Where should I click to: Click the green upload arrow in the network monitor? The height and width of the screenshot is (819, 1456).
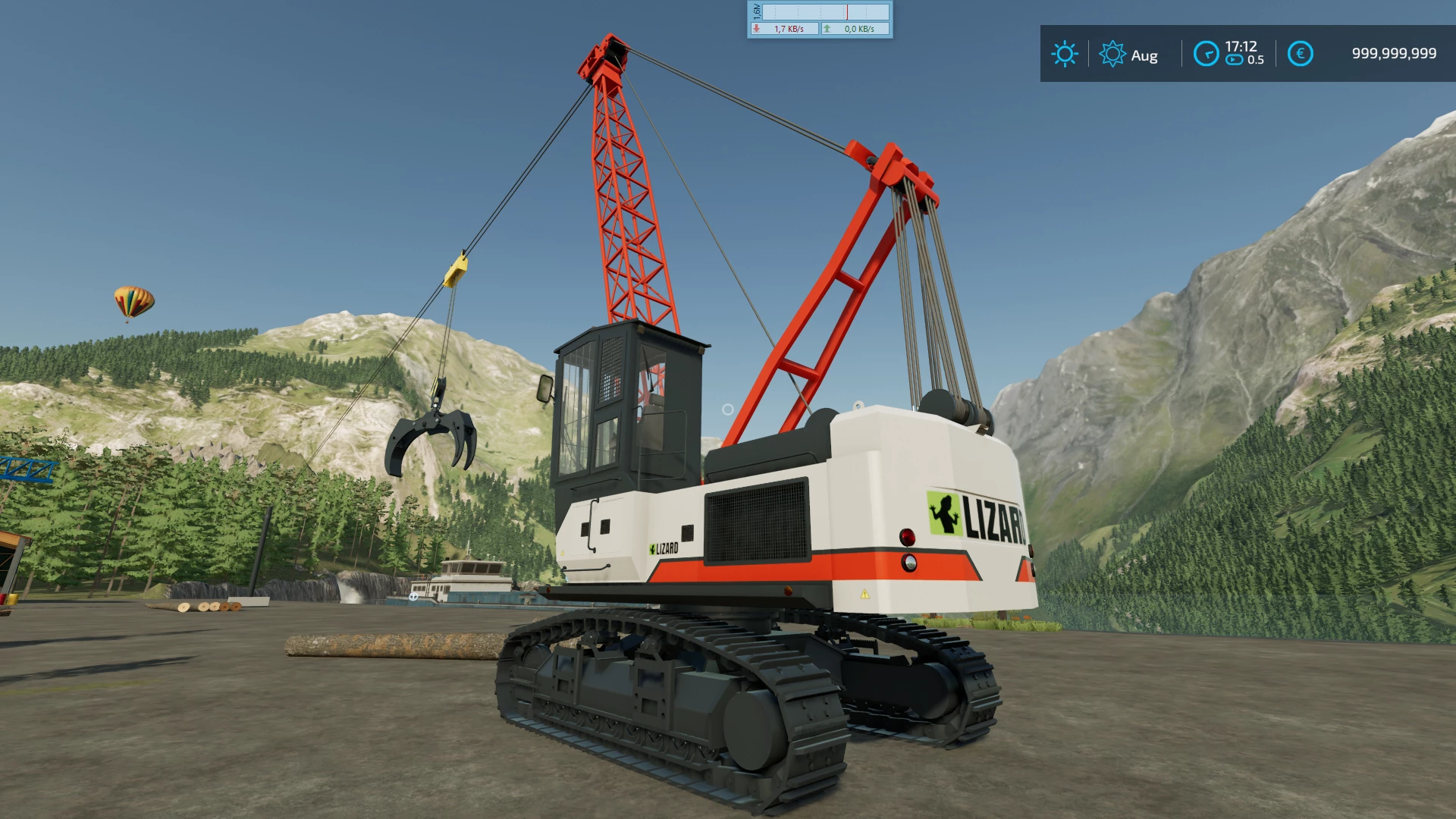click(x=827, y=29)
